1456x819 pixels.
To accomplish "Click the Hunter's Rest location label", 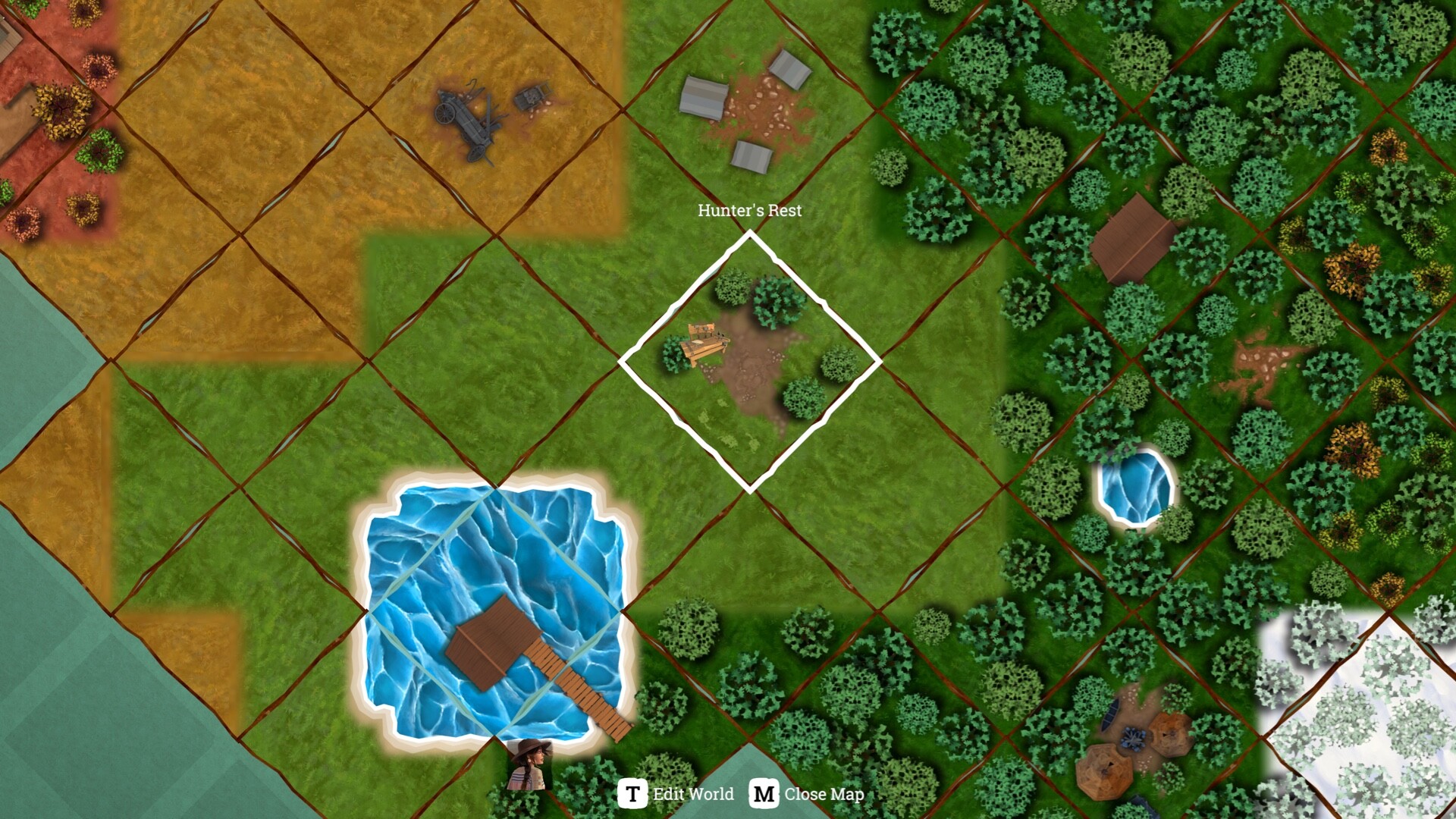I will tap(749, 212).
